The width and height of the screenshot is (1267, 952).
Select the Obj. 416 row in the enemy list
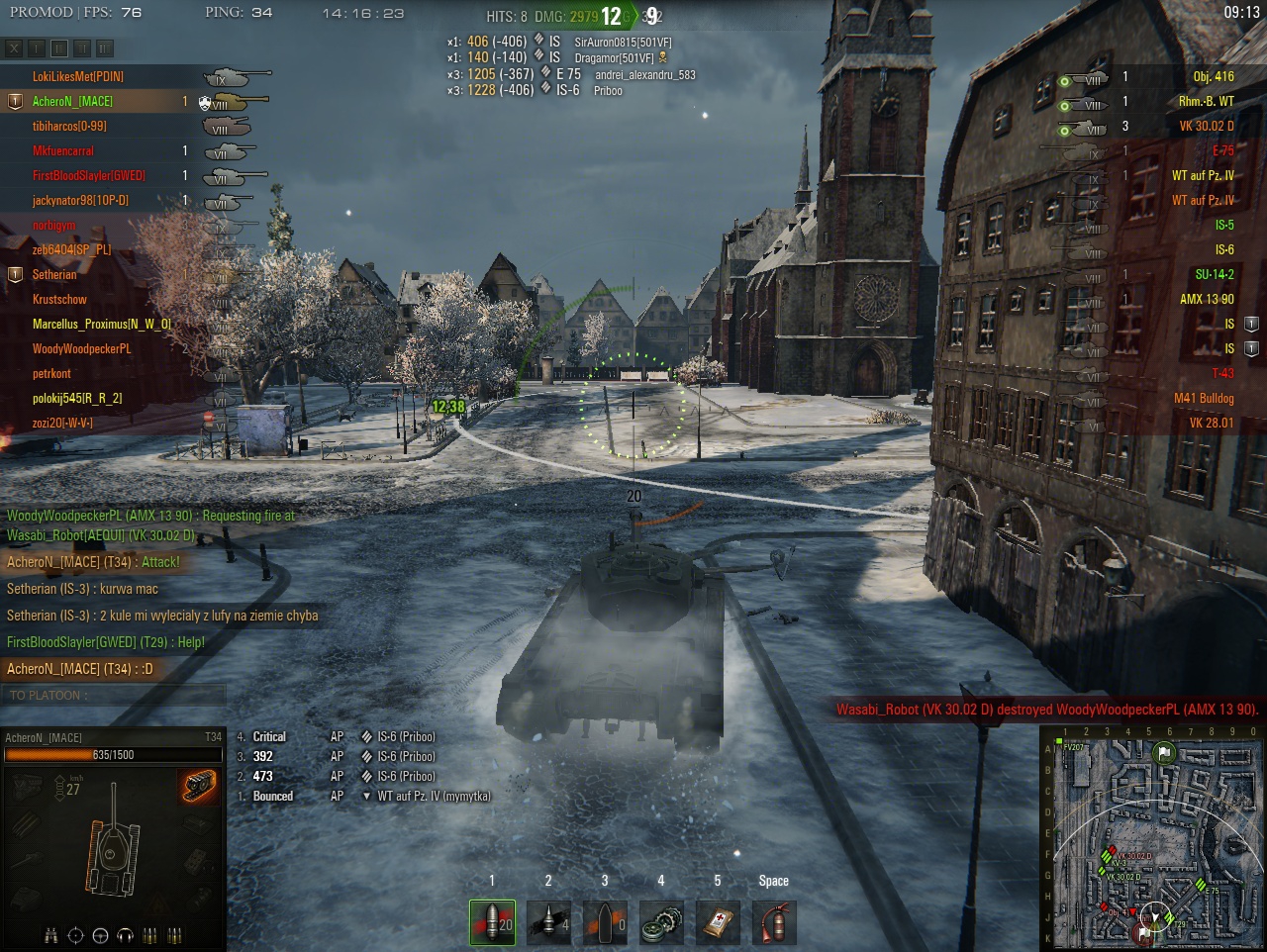click(x=1214, y=76)
